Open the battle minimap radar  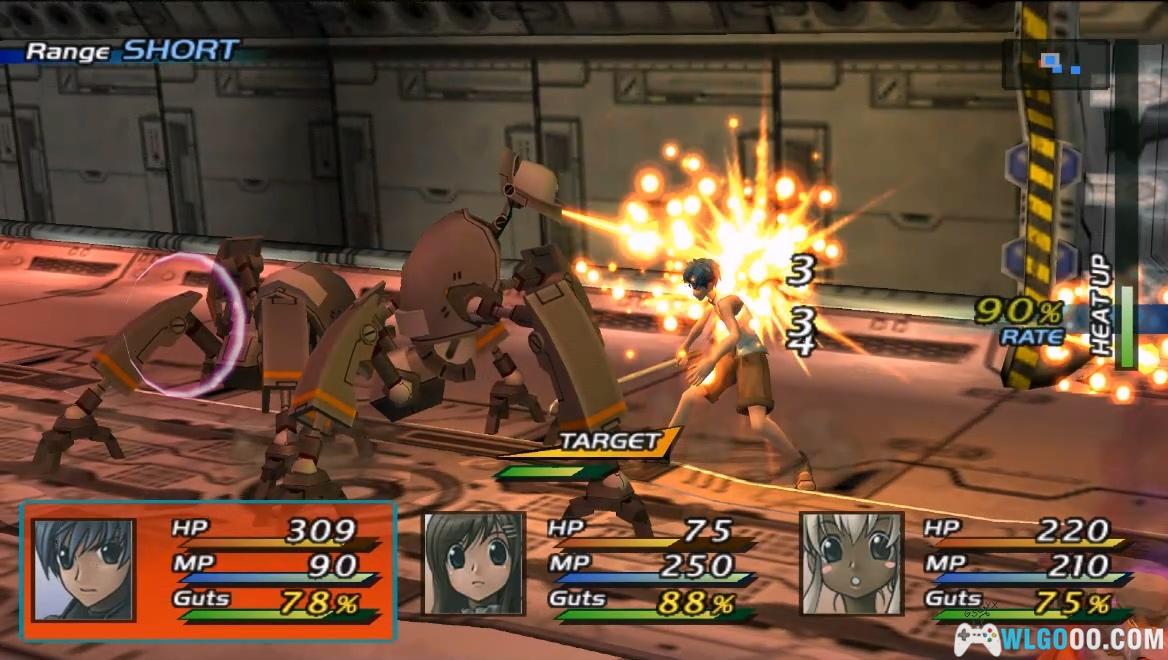tap(1055, 65)
